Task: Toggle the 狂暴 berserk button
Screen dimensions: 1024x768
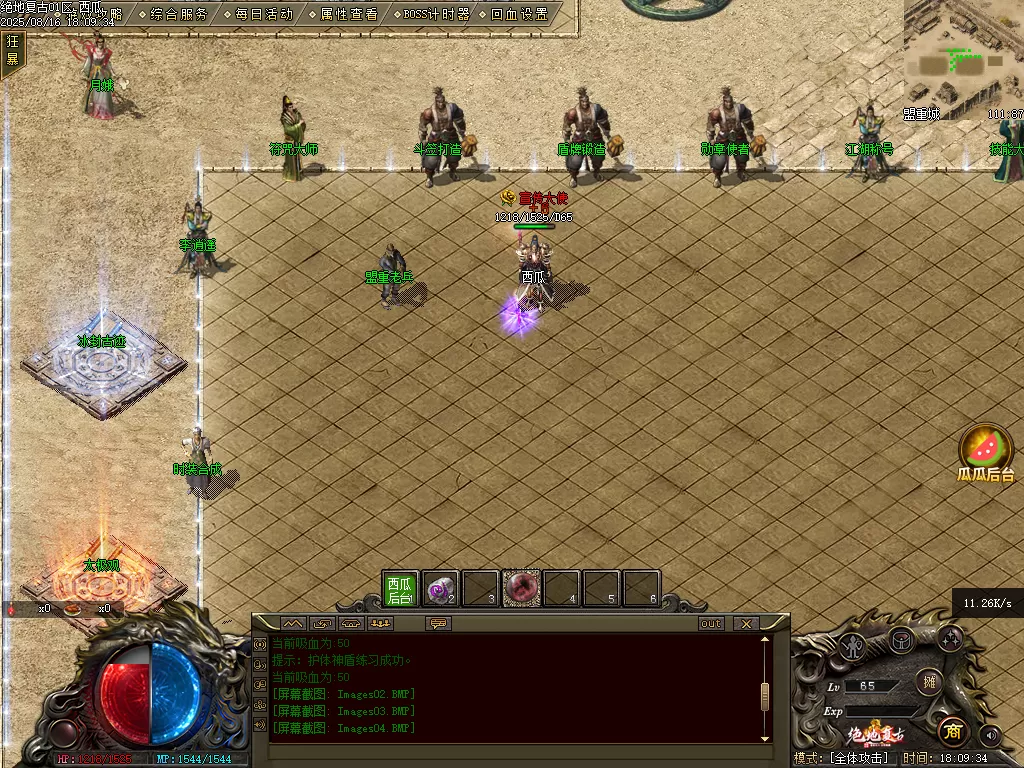Action: click(x=13, y=50)
